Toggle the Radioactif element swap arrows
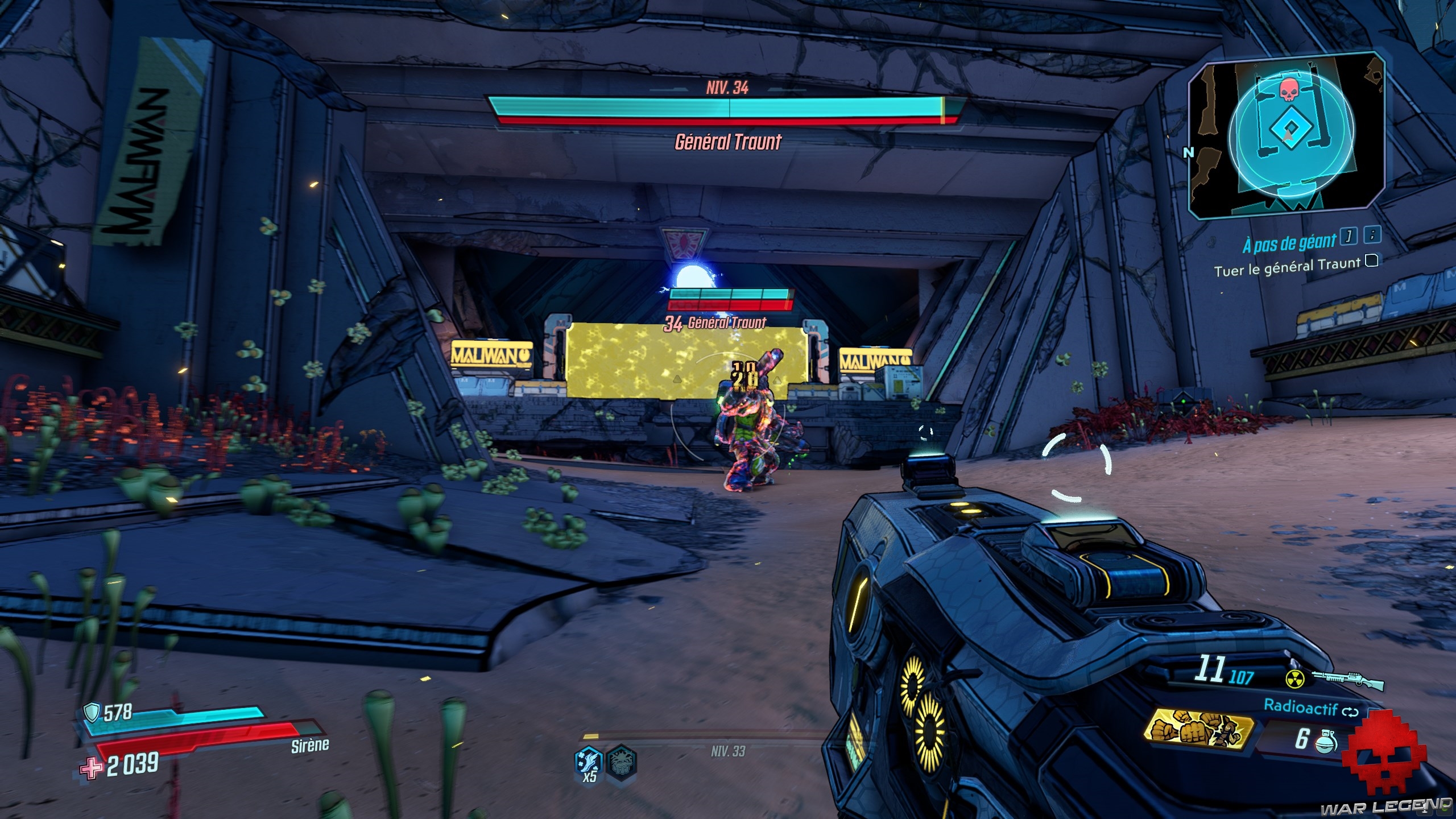Viewport: 1456px width, 819px height. 1350,712
